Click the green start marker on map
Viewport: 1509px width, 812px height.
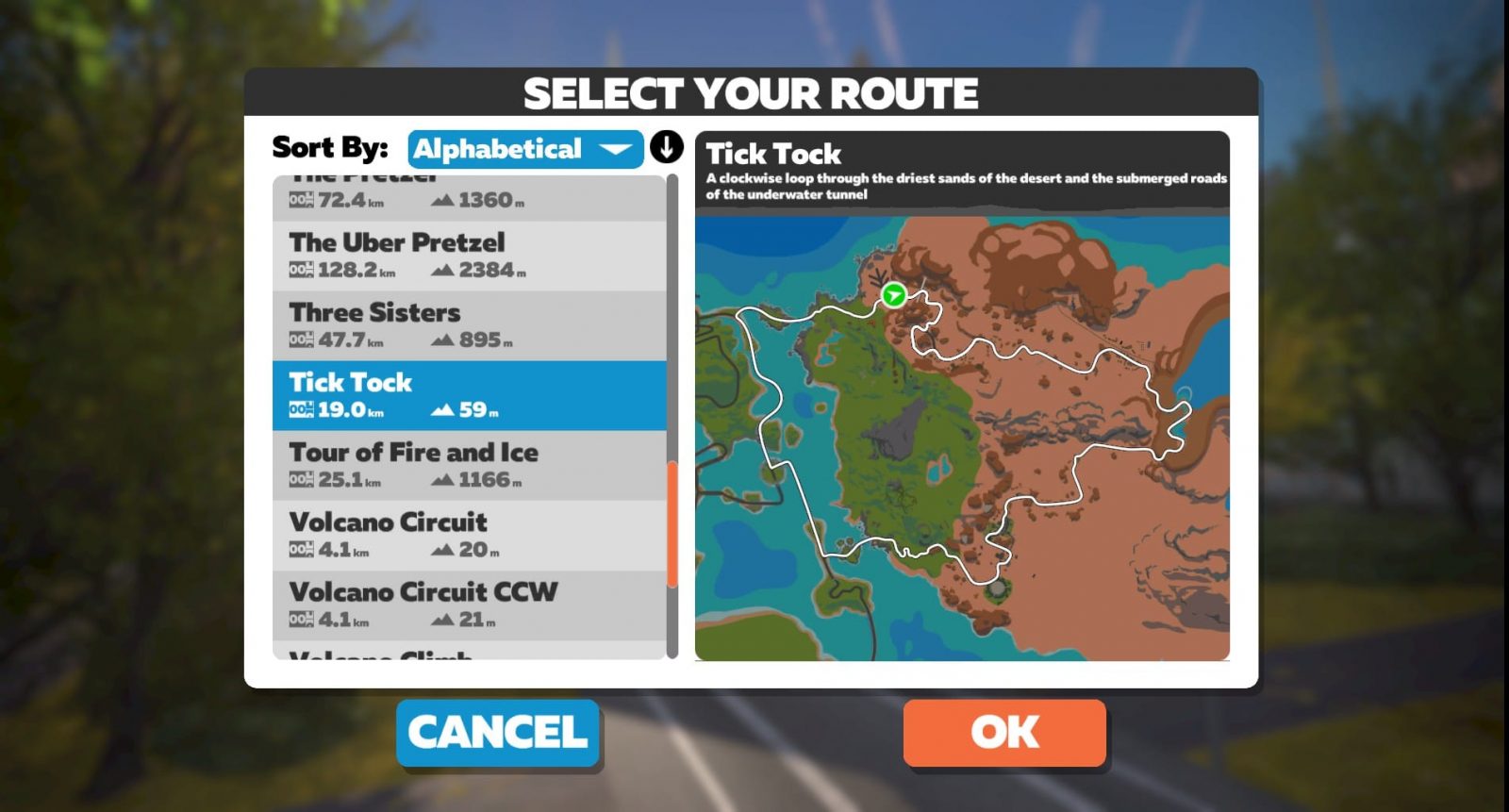tap(893, 295)
